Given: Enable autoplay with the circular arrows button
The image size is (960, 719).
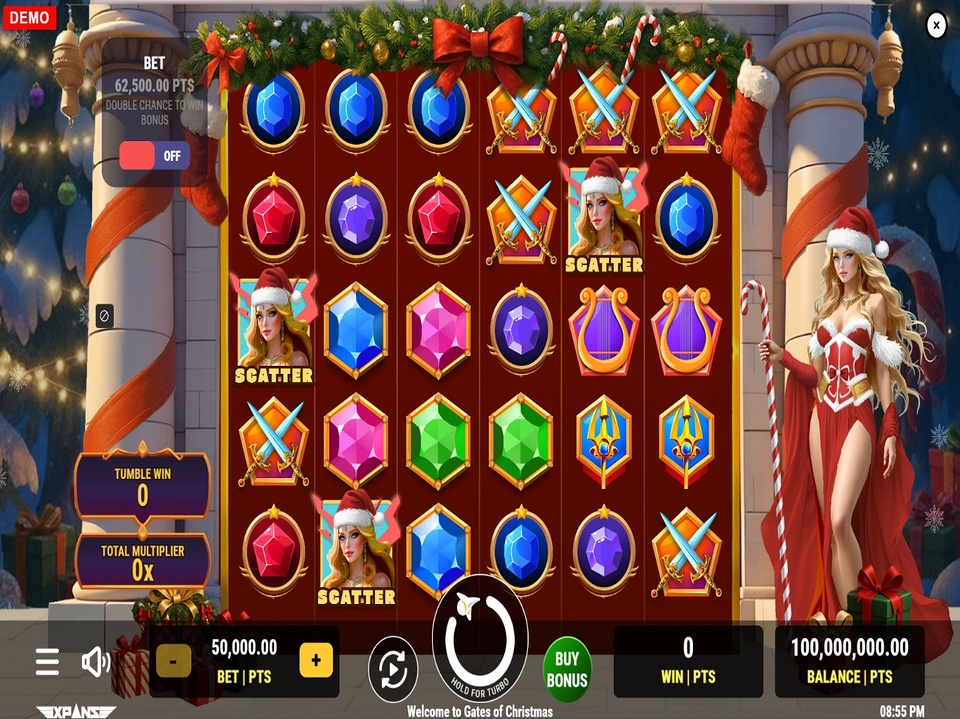Looking at the screenshot, I should click(393, 669).
